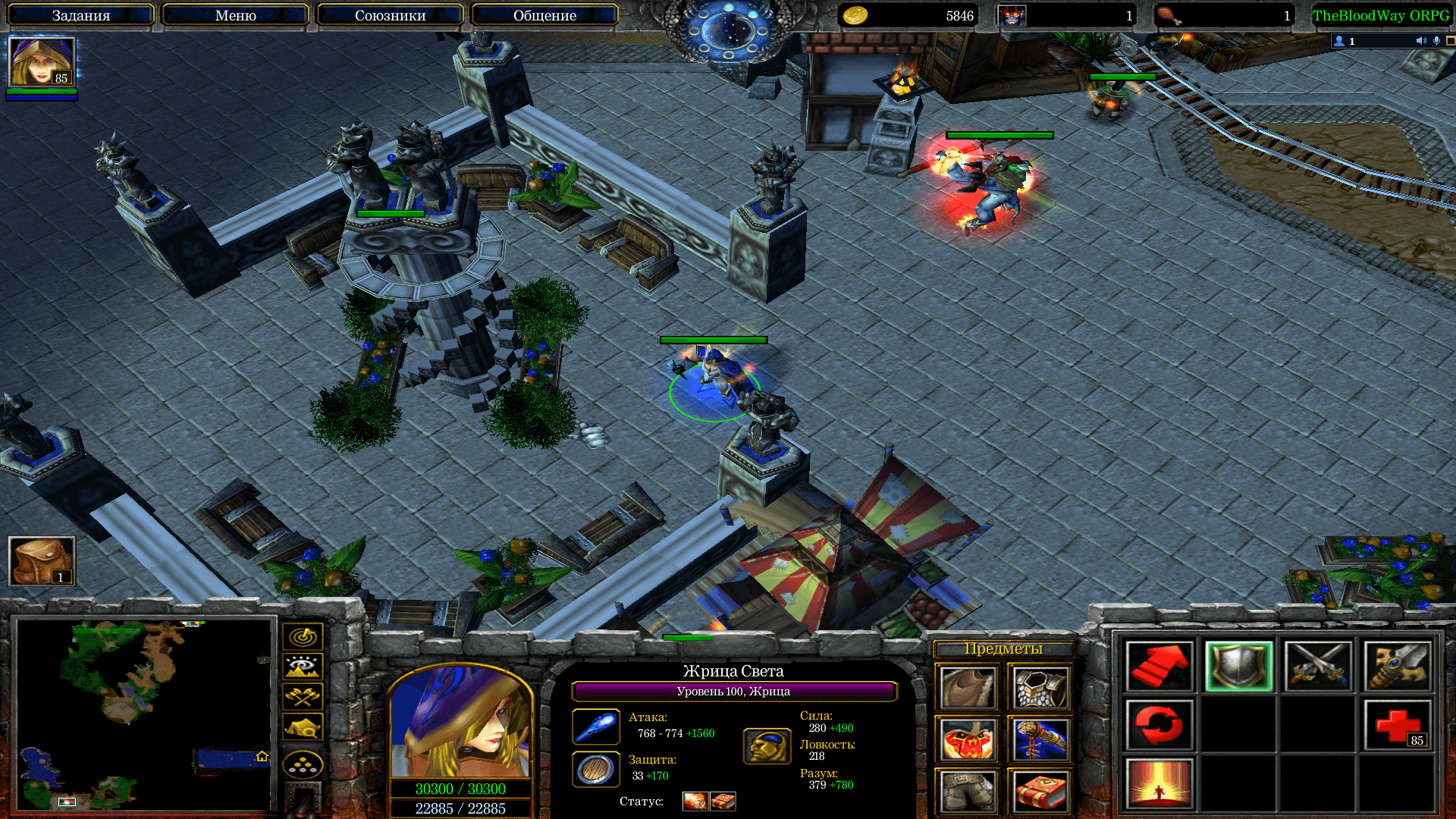Open the Общение chat log
This screenshot has height=819, width=1456.
(544, 15)
